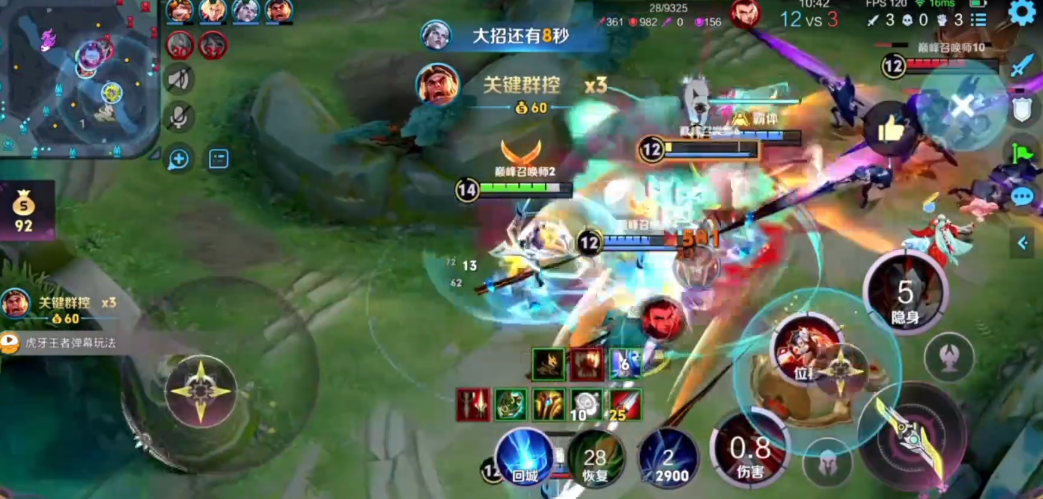The height and width of the screenshot is (499, 1043).
Task: Send the green flag gather signal
Action: pos(1022,153)
